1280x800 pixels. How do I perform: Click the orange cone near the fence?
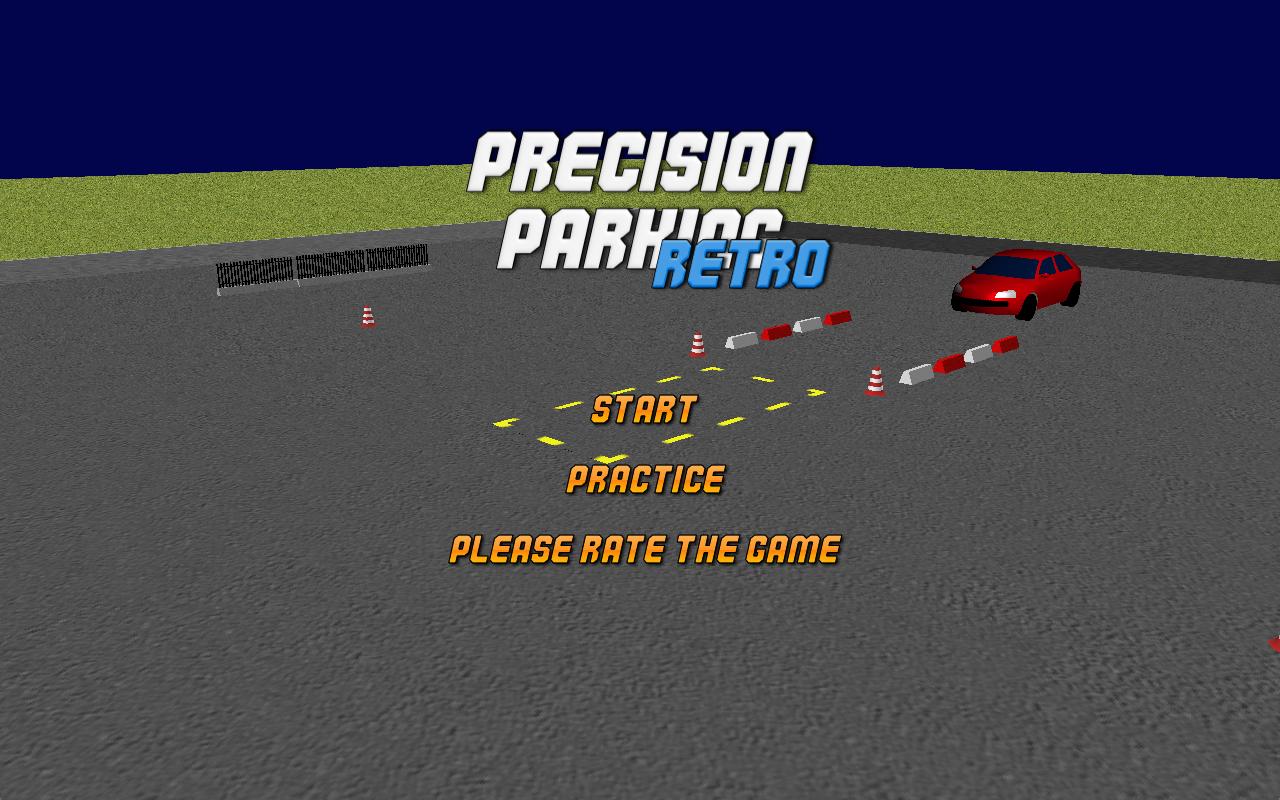pyautogui.click(x=366, y=314)
